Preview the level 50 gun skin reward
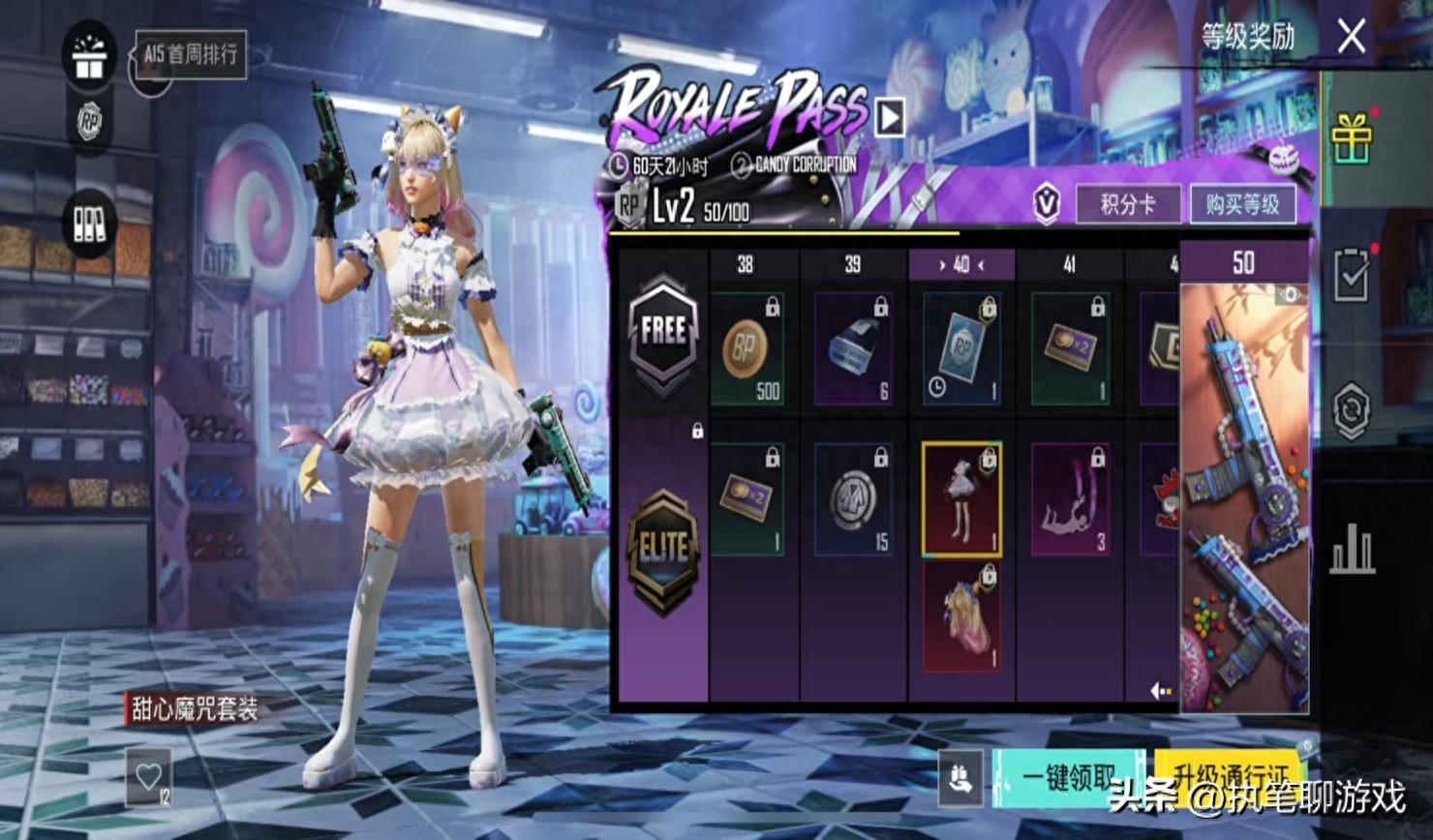Viewport: 1433px width, 840px height. [x=1244, y=494]
